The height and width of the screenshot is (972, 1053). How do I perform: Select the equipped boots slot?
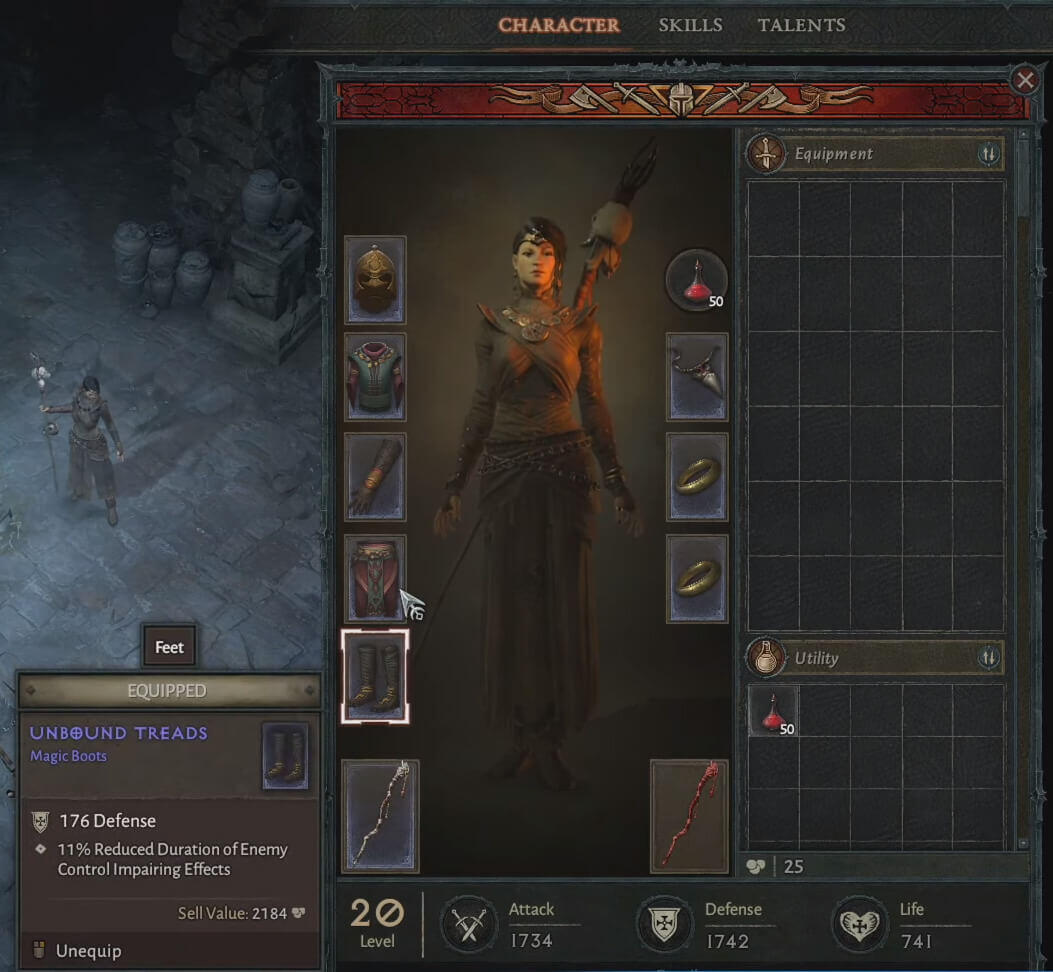[375, 676]
